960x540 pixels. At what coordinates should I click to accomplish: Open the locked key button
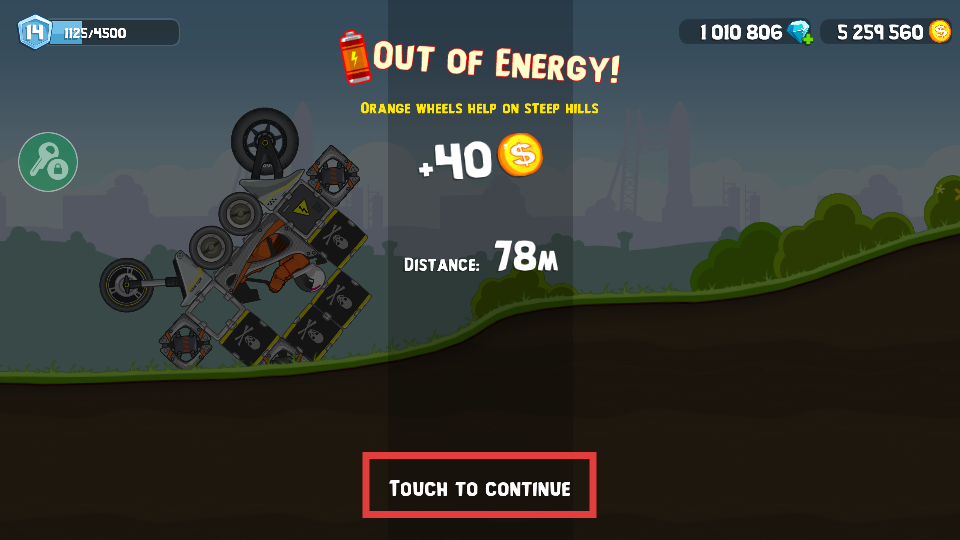coord(48,162)
